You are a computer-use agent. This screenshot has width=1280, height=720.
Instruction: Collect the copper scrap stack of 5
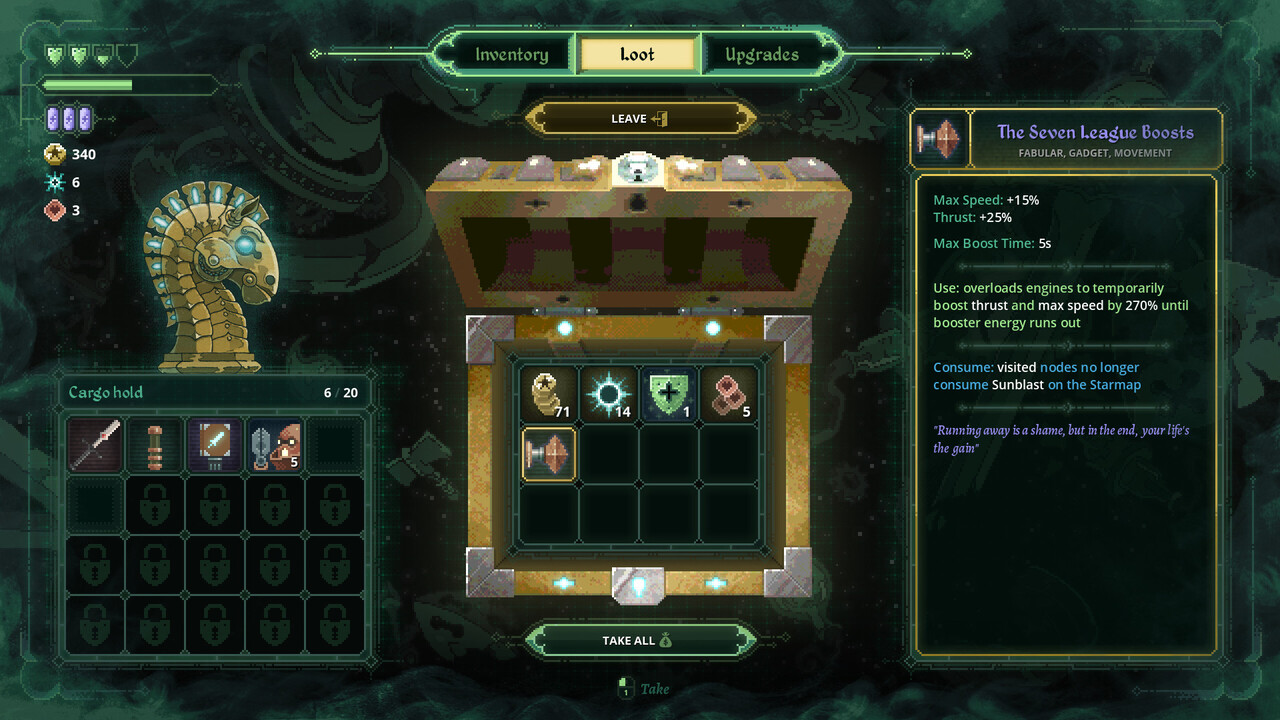[729, 393]
